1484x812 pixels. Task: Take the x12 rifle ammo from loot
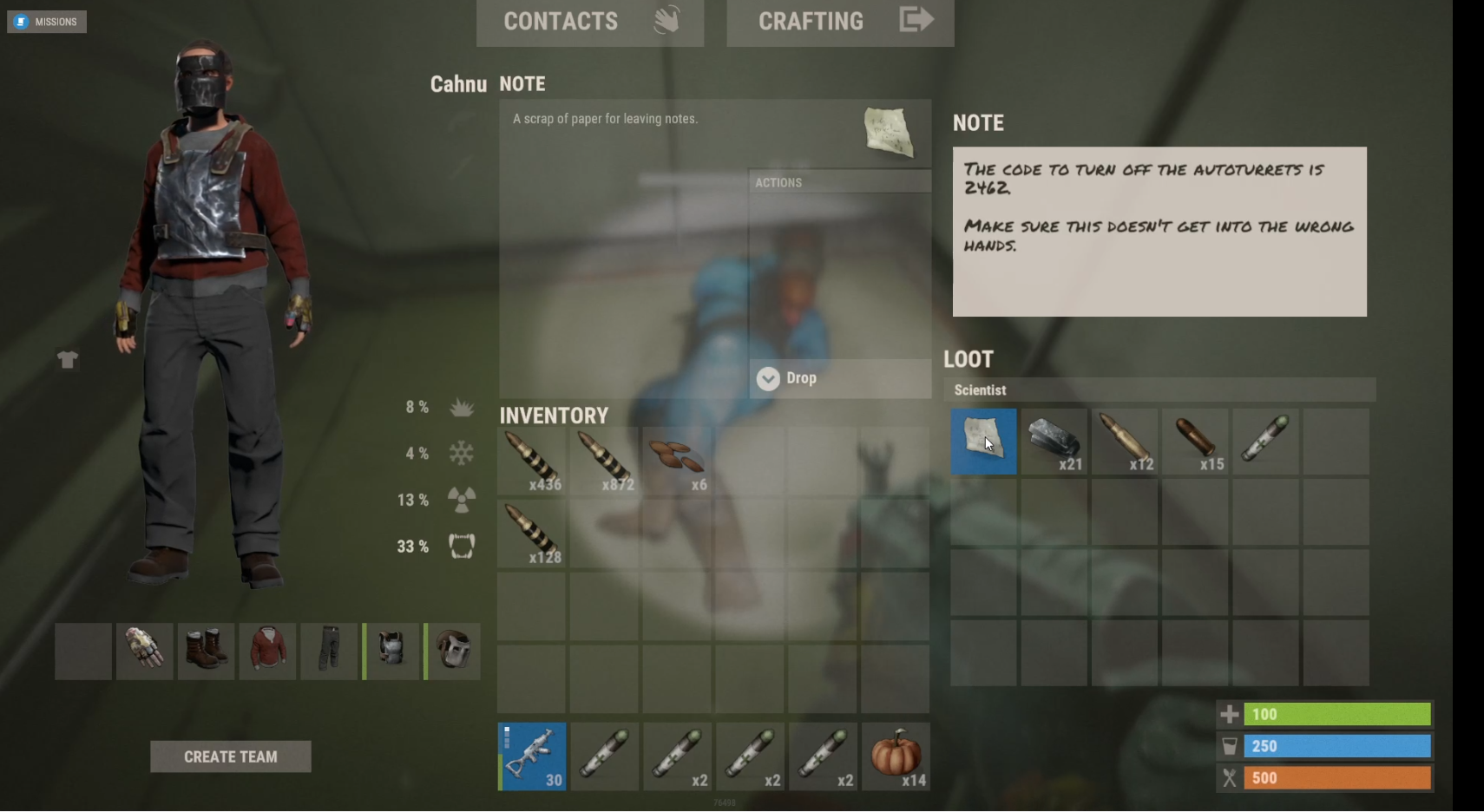tap(1125, 442)
